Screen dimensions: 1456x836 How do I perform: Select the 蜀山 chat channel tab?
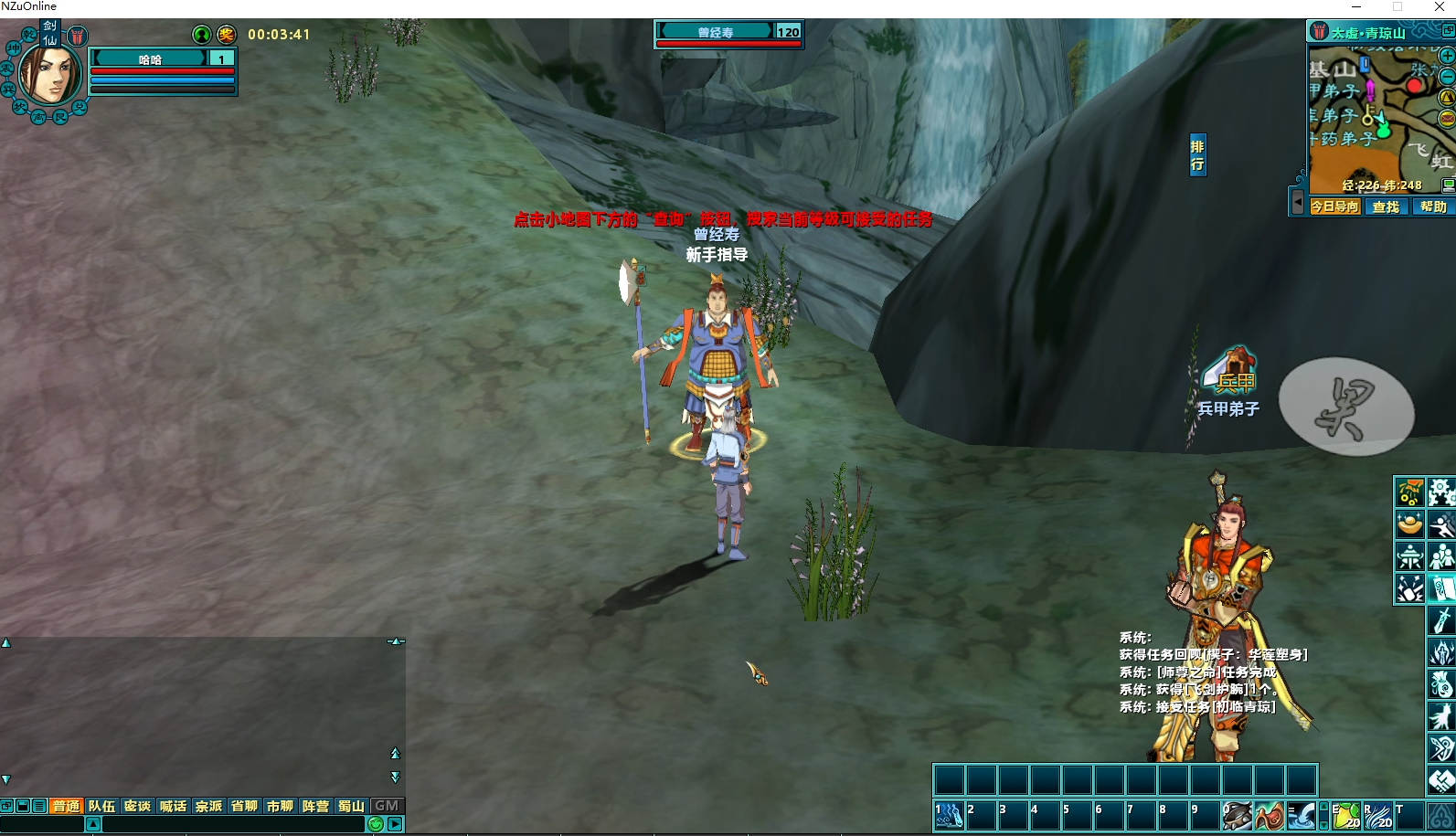(x=351, y=806)
